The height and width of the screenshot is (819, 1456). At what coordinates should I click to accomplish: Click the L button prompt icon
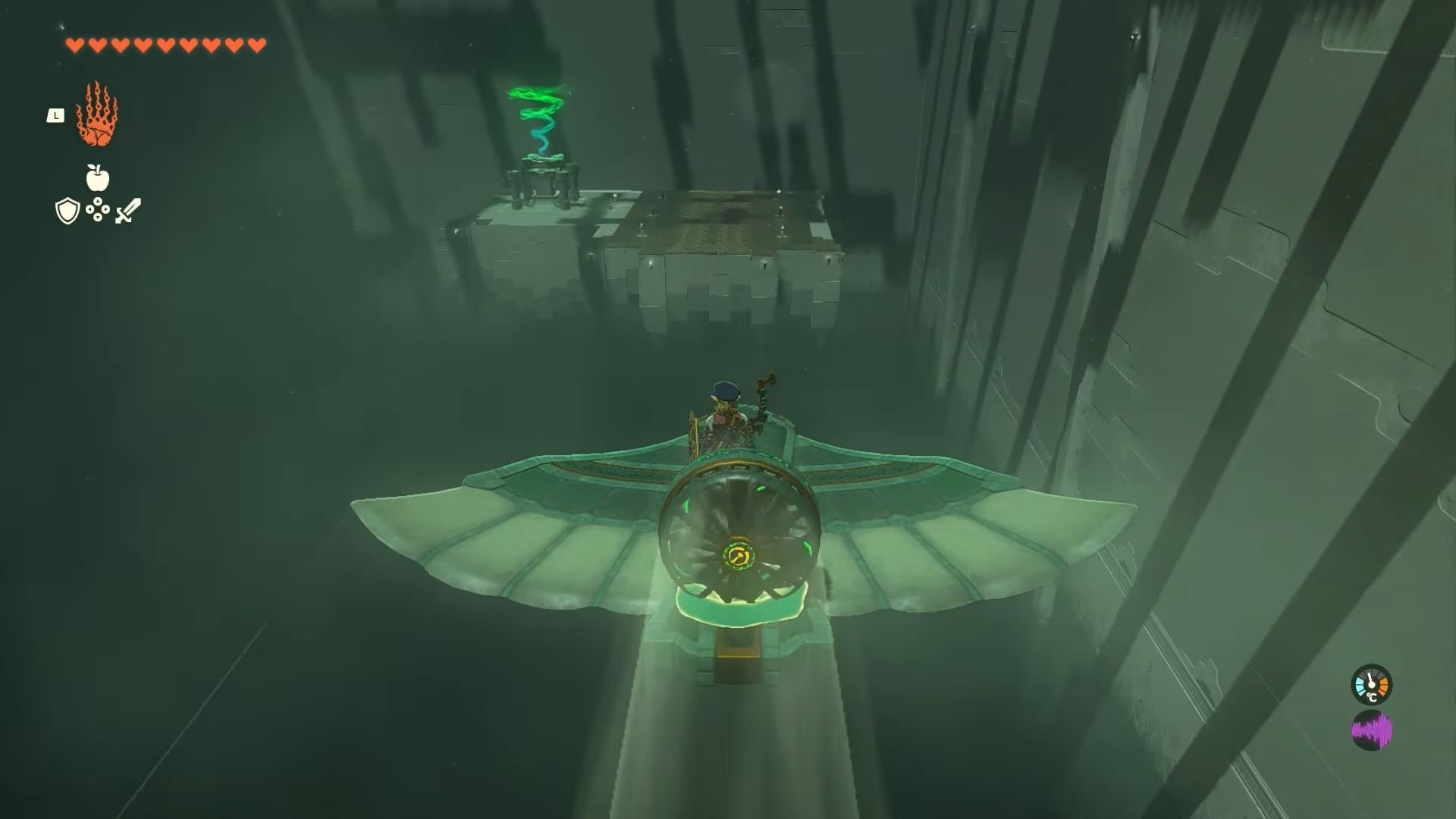tap(56, 116)
